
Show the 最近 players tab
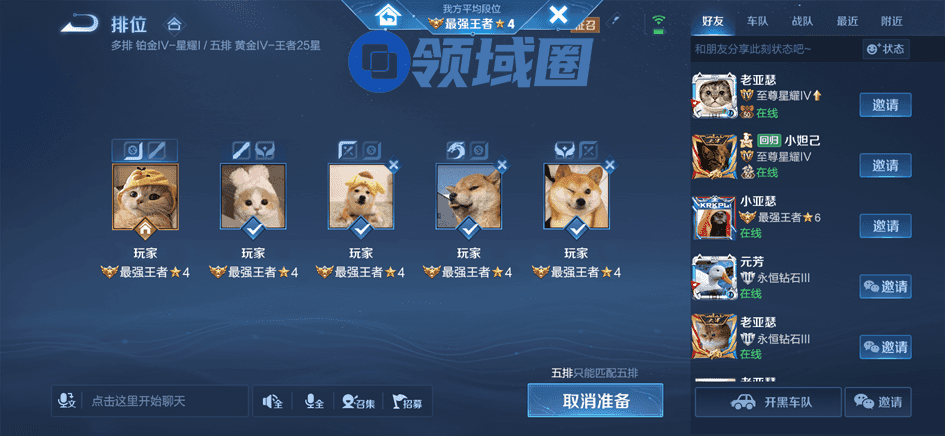click(847, 21)
